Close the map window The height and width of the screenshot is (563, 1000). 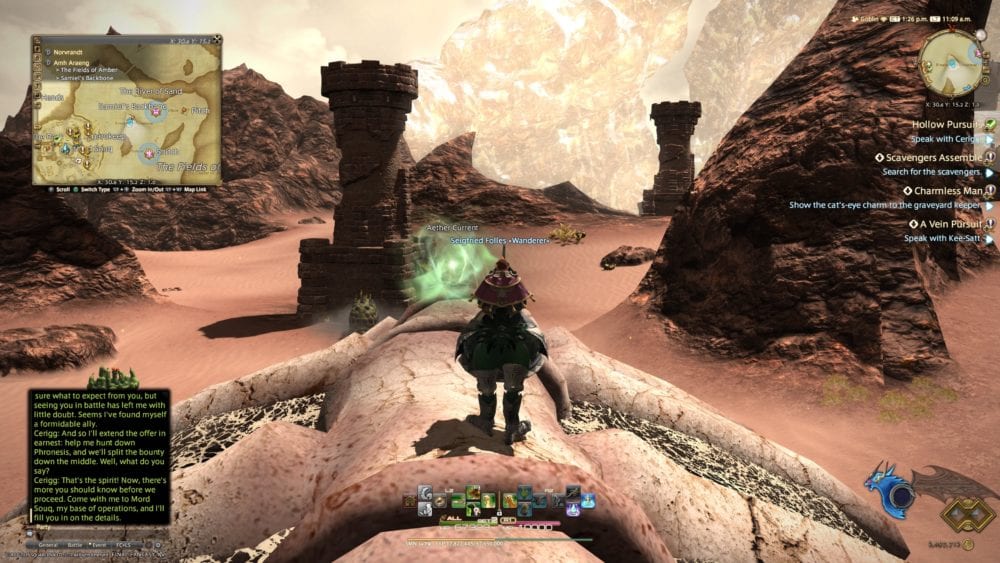(x=217, y=41)
